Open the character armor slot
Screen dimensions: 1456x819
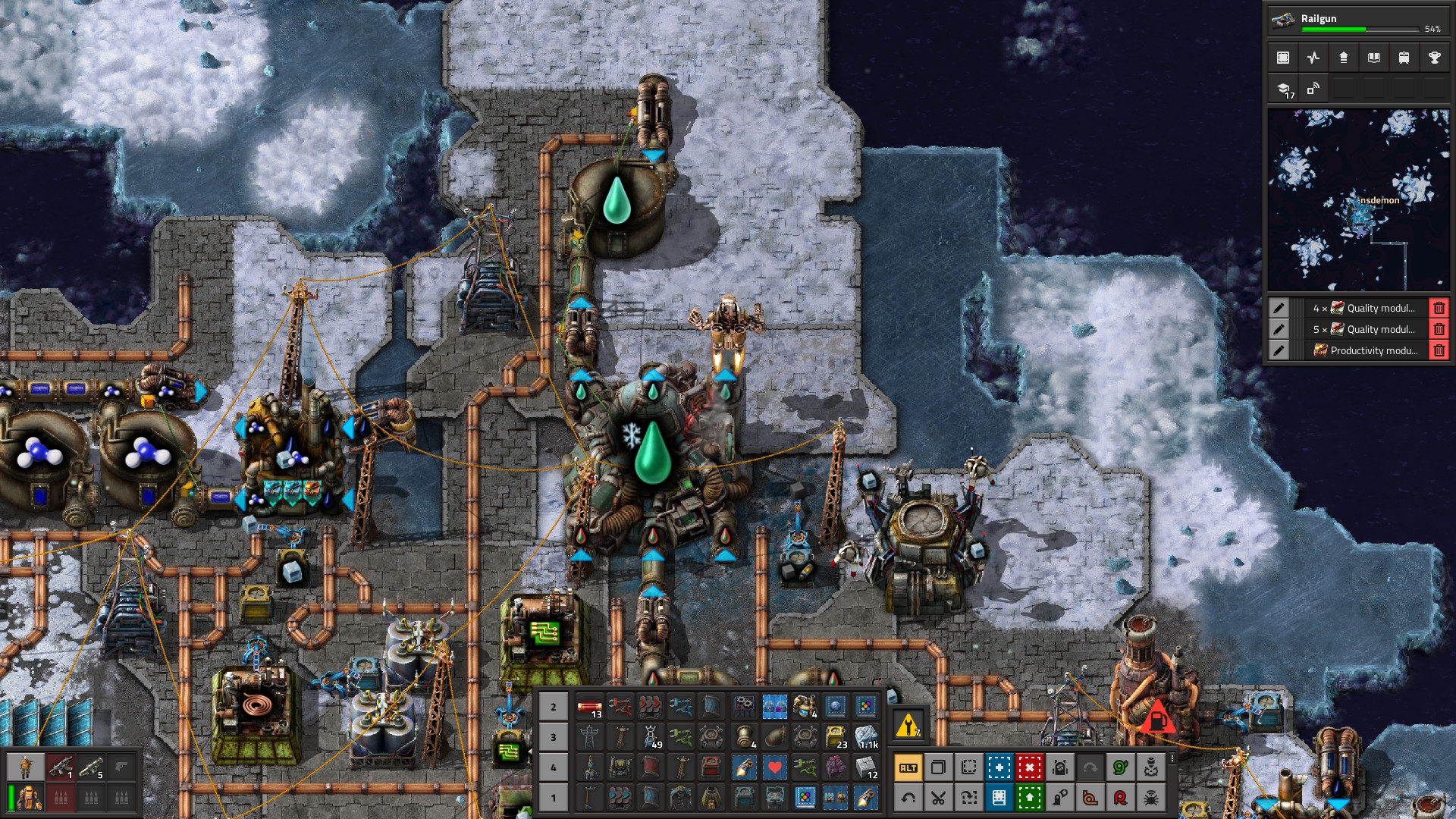[x=30, y=798]
